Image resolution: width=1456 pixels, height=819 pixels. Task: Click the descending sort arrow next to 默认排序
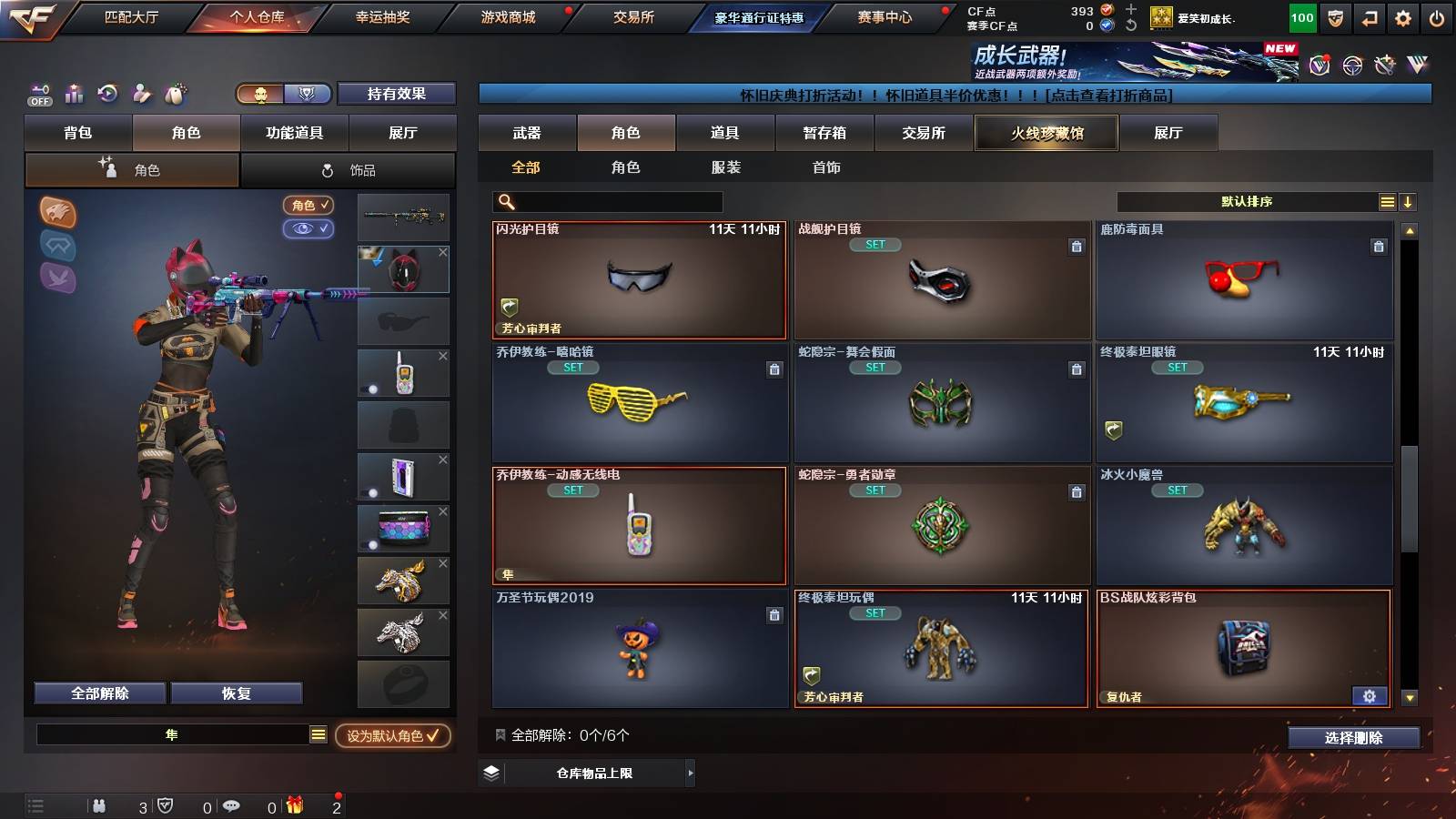[x=1408, y=201]
